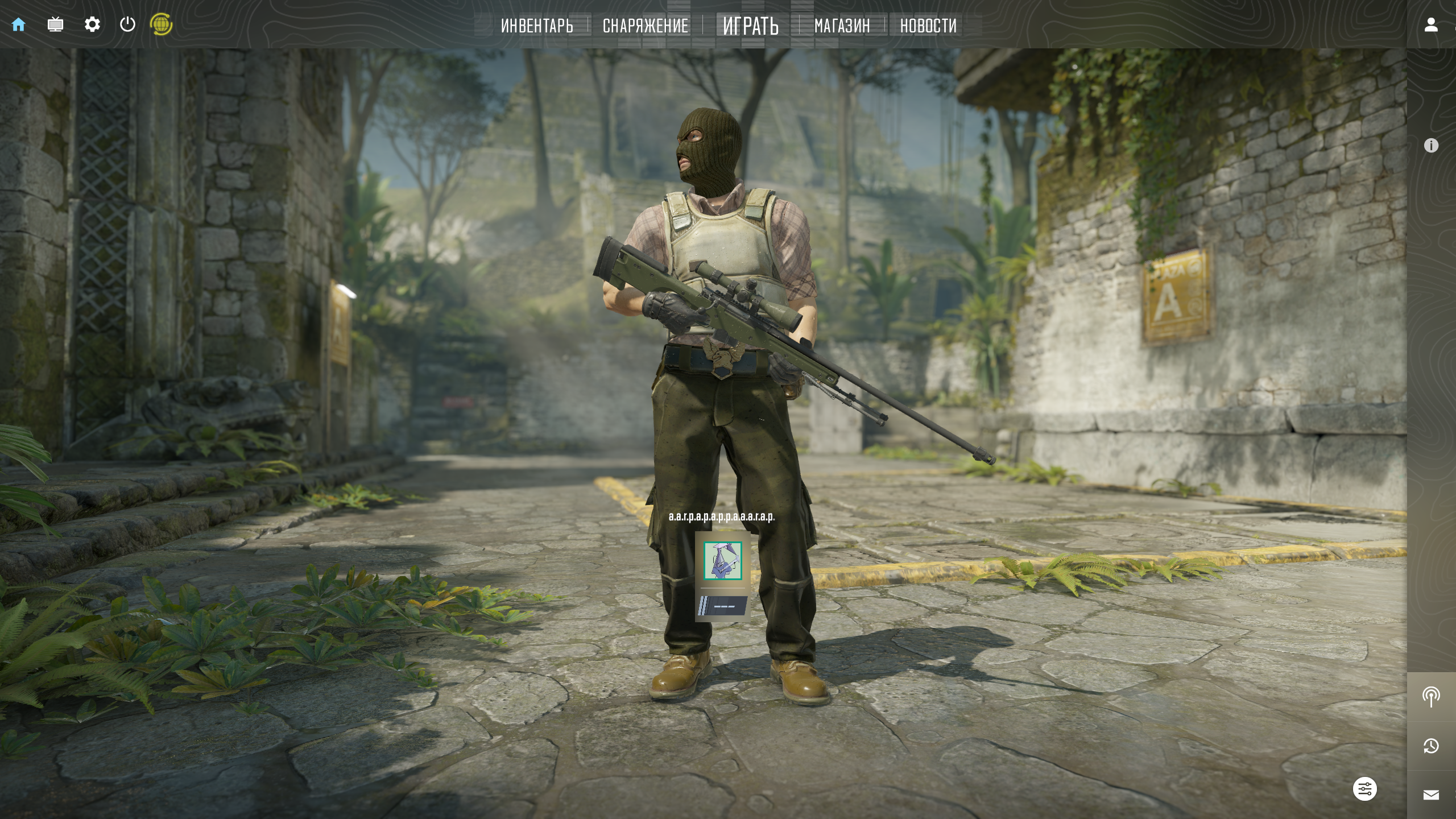
Task: Click the info circle icon
Action: pos(1431,146)
